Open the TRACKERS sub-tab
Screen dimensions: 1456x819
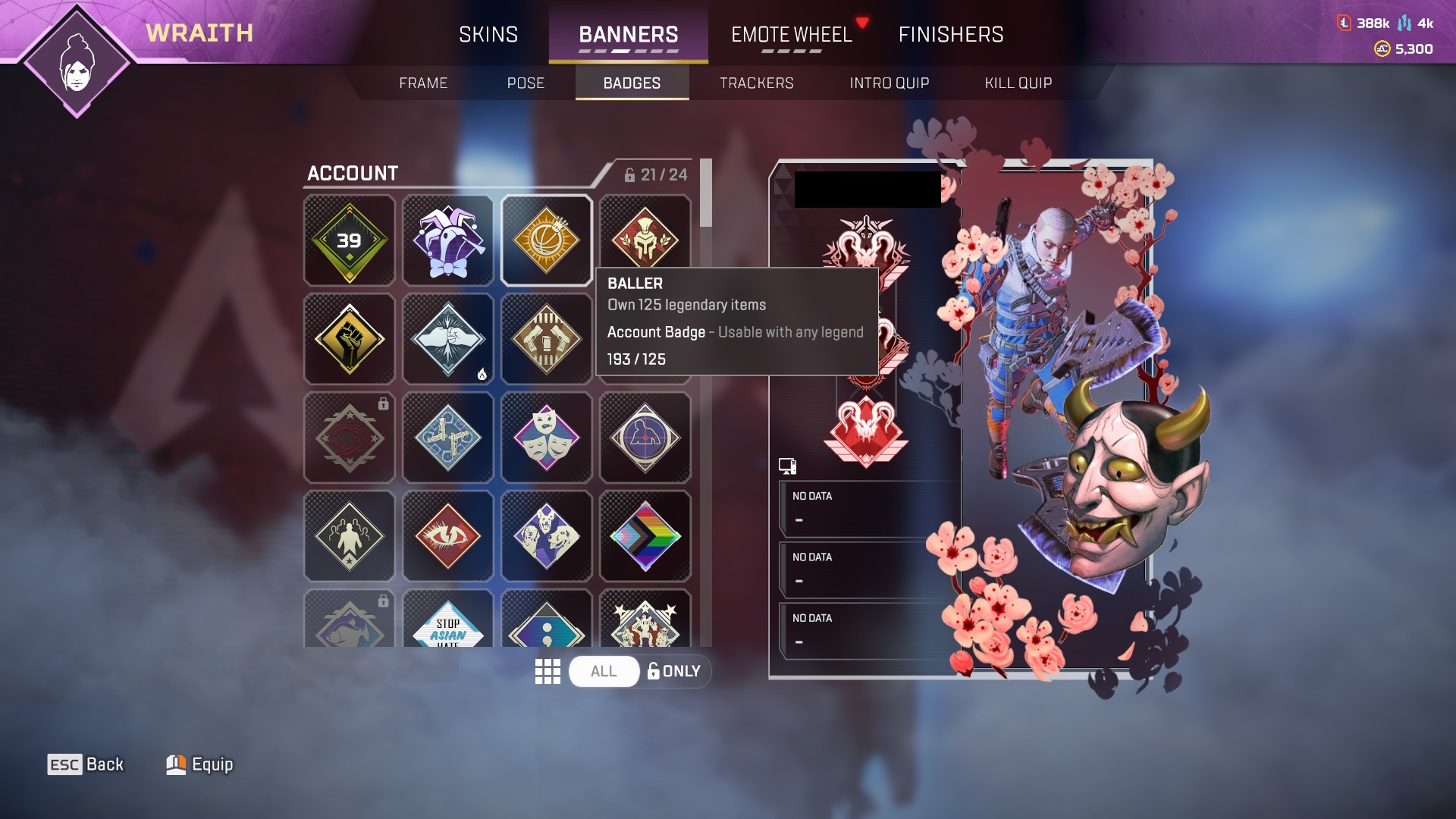[x=757, y=83]
